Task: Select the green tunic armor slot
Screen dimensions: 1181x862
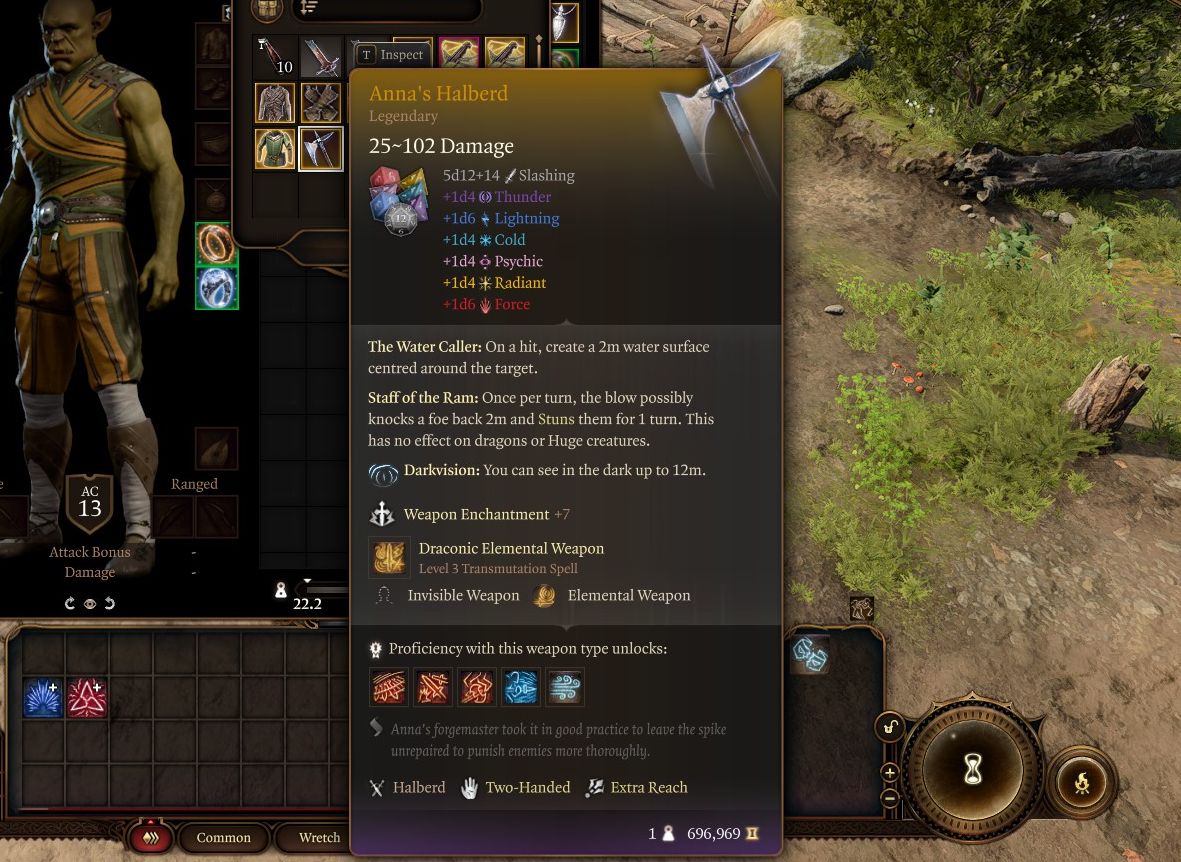Action: (275, 149)
